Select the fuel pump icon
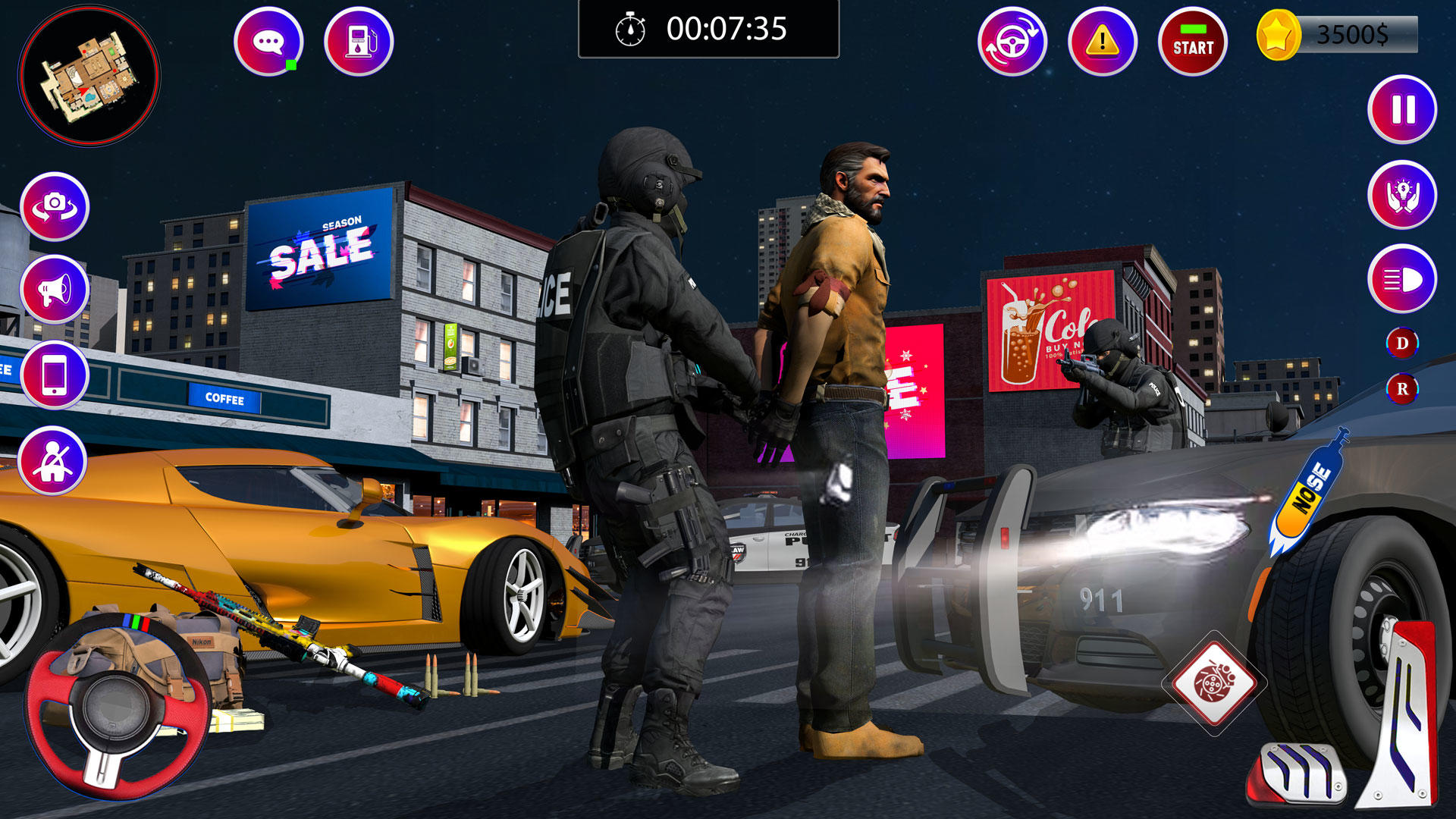The width and height of the screenshot is (1456, 819). tap(359, 39)
